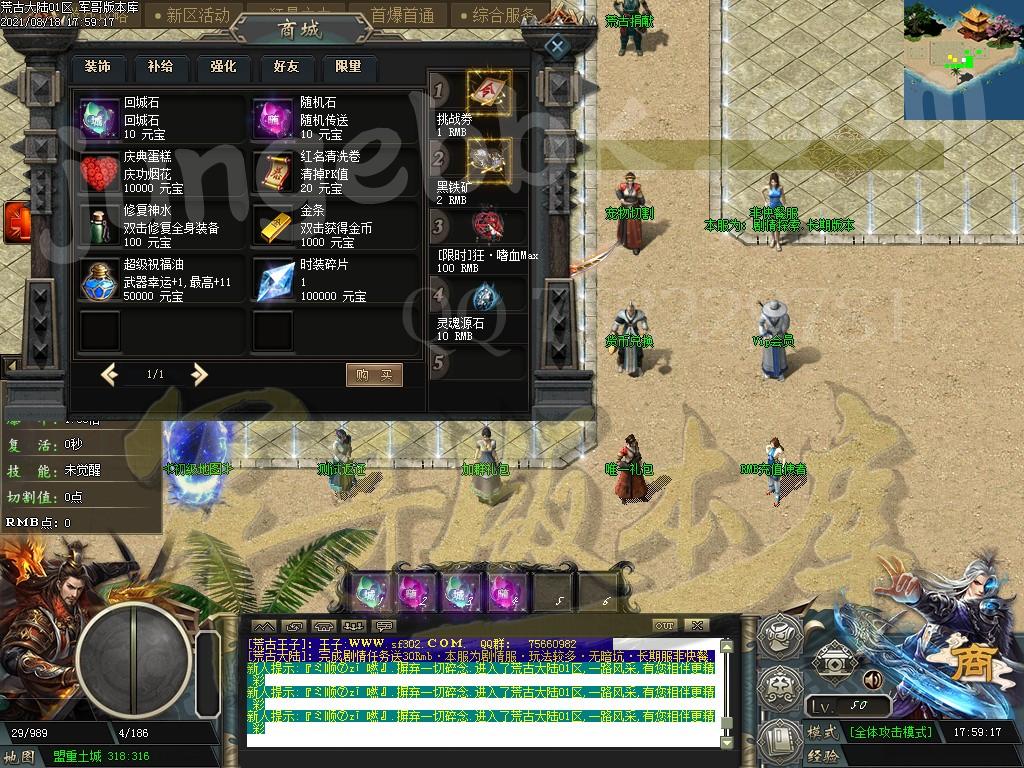This screenshot has height=768, width=1024.
Task: Choose the 灵魂源石 featured item
Action: tap(486, 297)
